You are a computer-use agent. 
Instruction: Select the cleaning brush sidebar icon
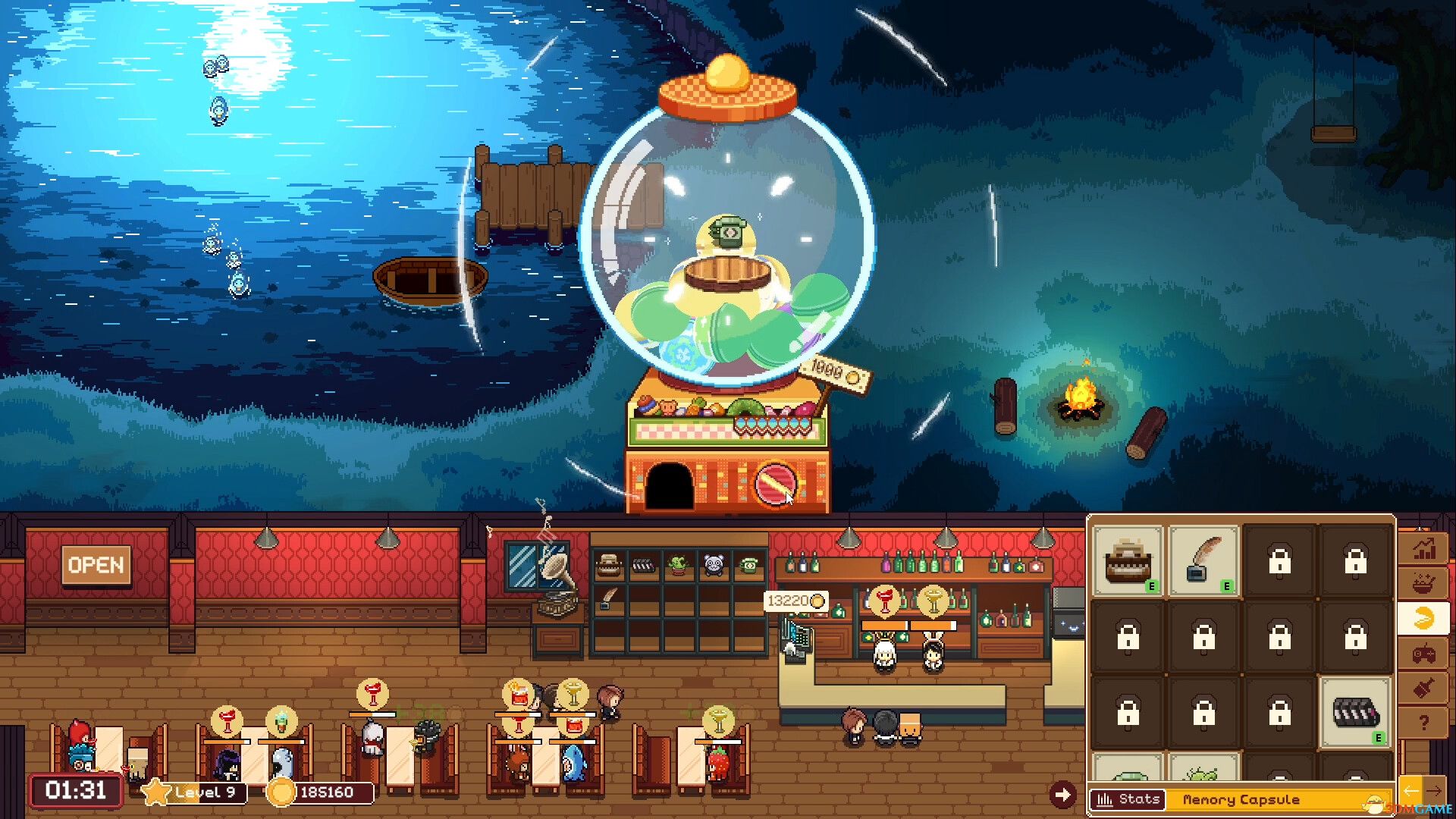[1423, 687]
